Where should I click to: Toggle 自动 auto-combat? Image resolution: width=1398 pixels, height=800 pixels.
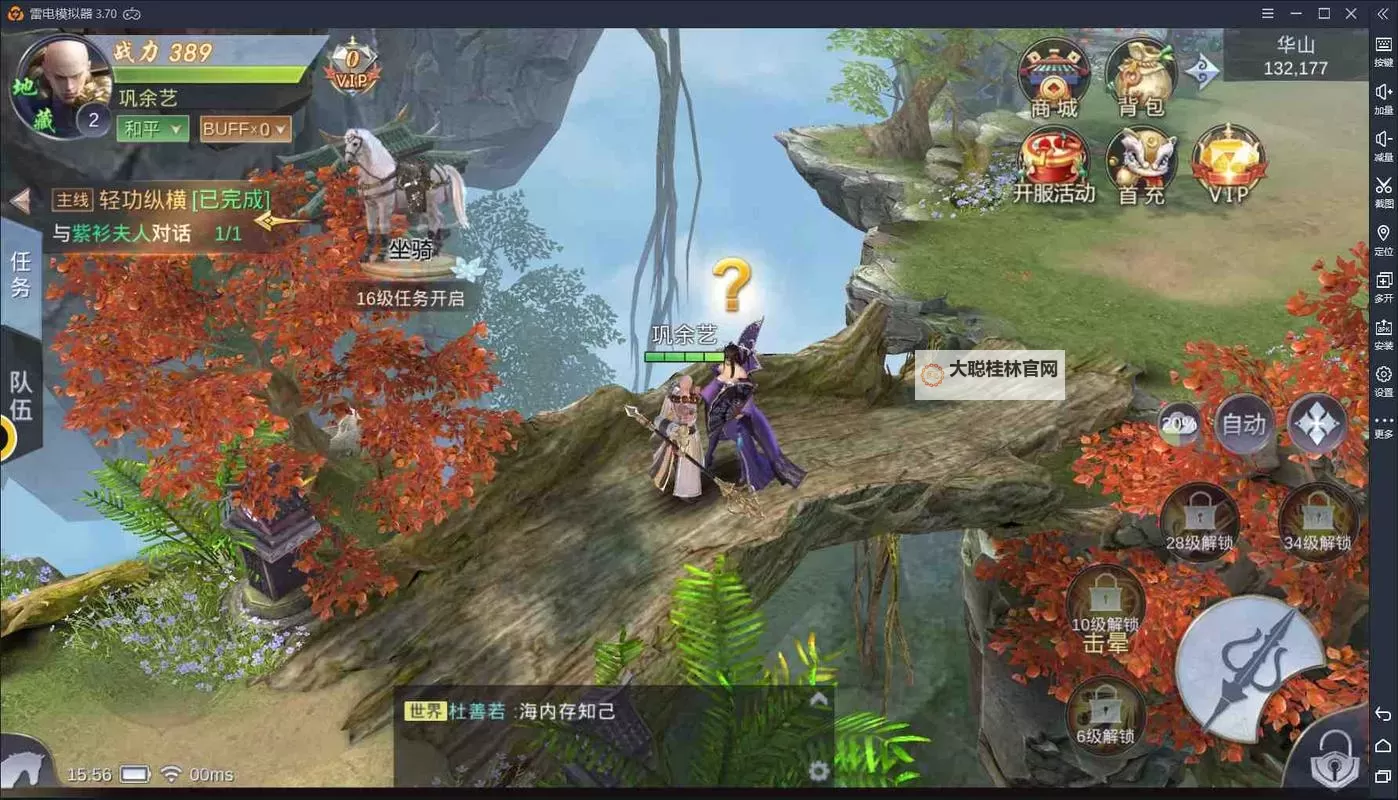tap(1244, 424)
